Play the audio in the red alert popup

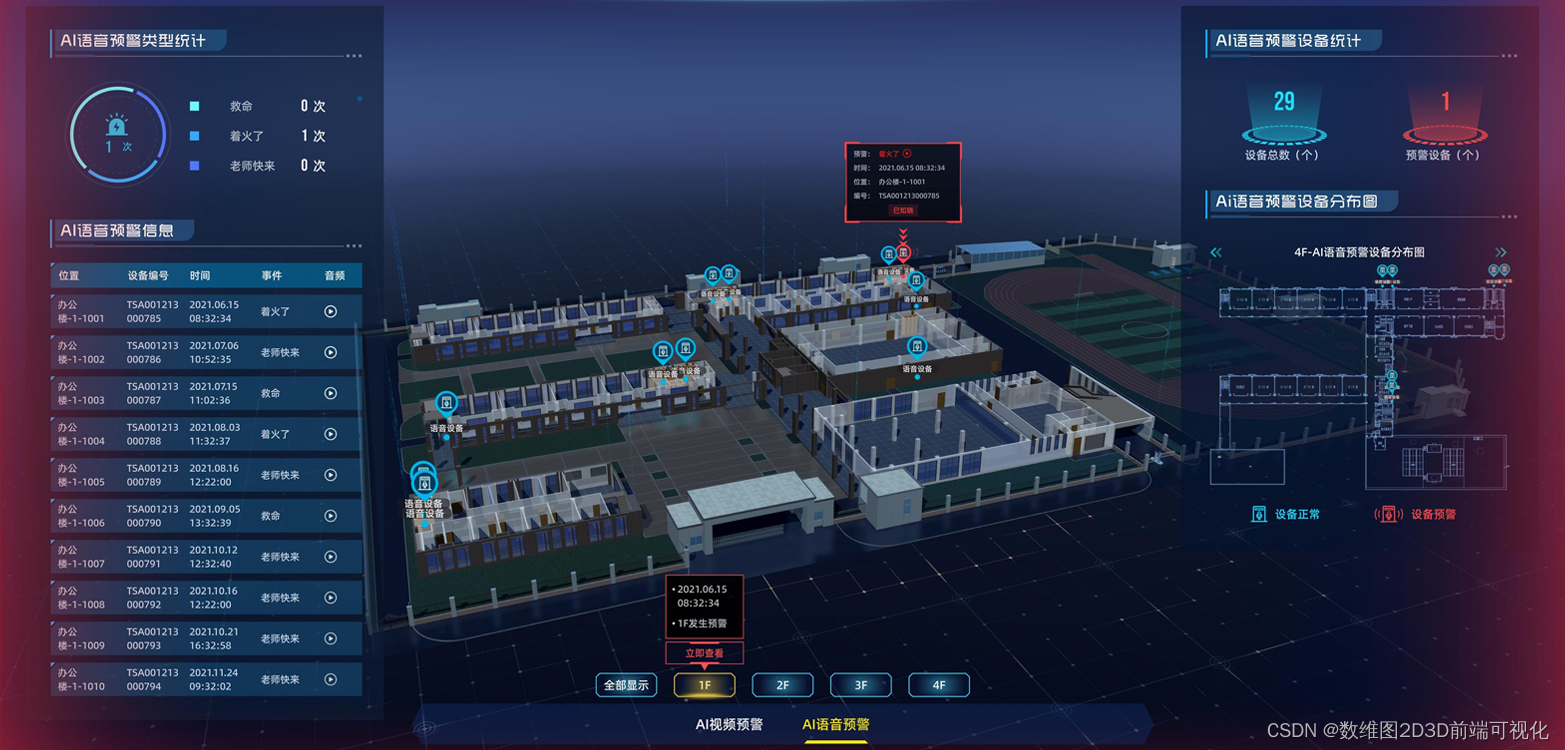[907, 154]
